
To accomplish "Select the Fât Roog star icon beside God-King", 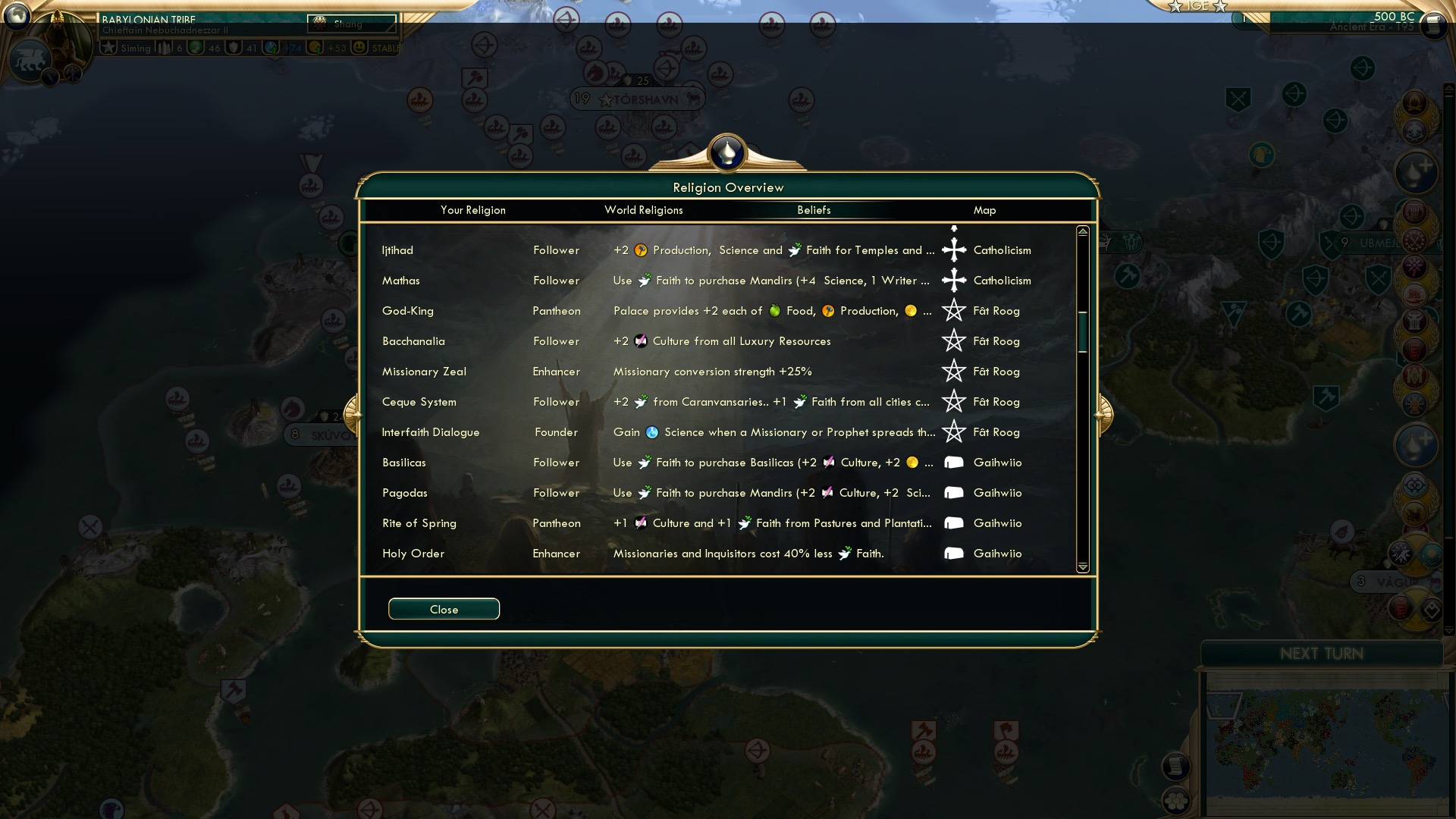I will tap(954, 310).
